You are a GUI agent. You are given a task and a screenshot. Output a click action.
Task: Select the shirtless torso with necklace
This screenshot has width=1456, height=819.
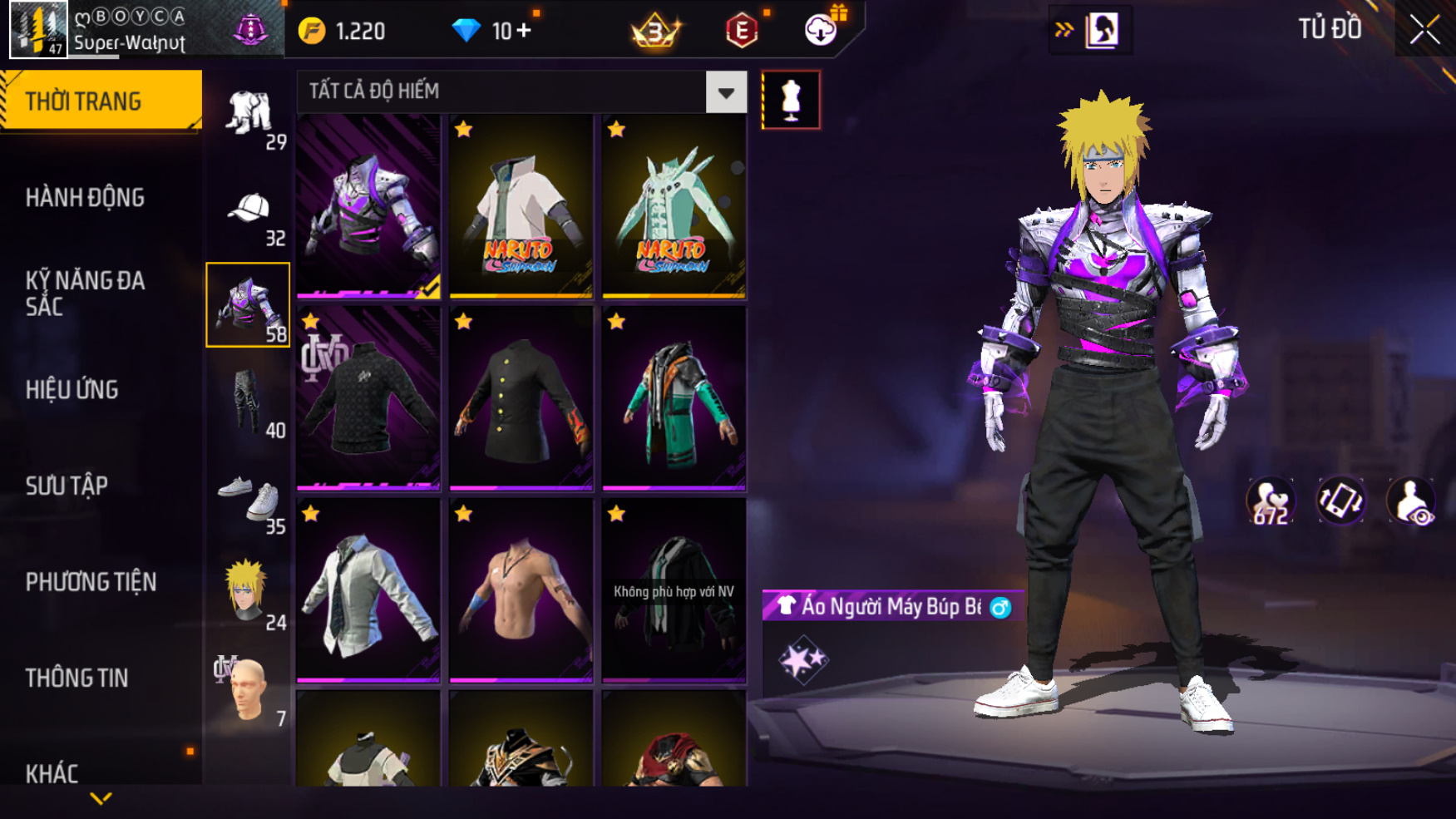click(521, 590)
